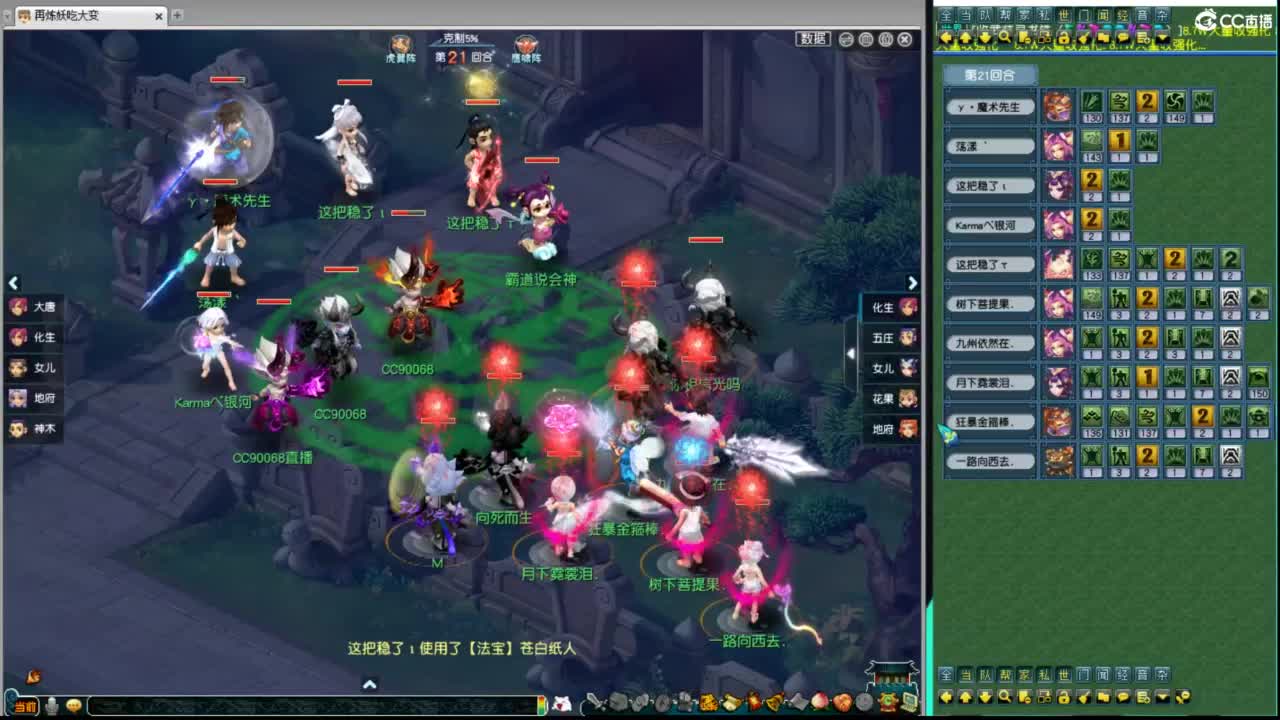Switch to the 当前 chat tab at bottom left
This screenshot has width=1280, height=720.
25,705
